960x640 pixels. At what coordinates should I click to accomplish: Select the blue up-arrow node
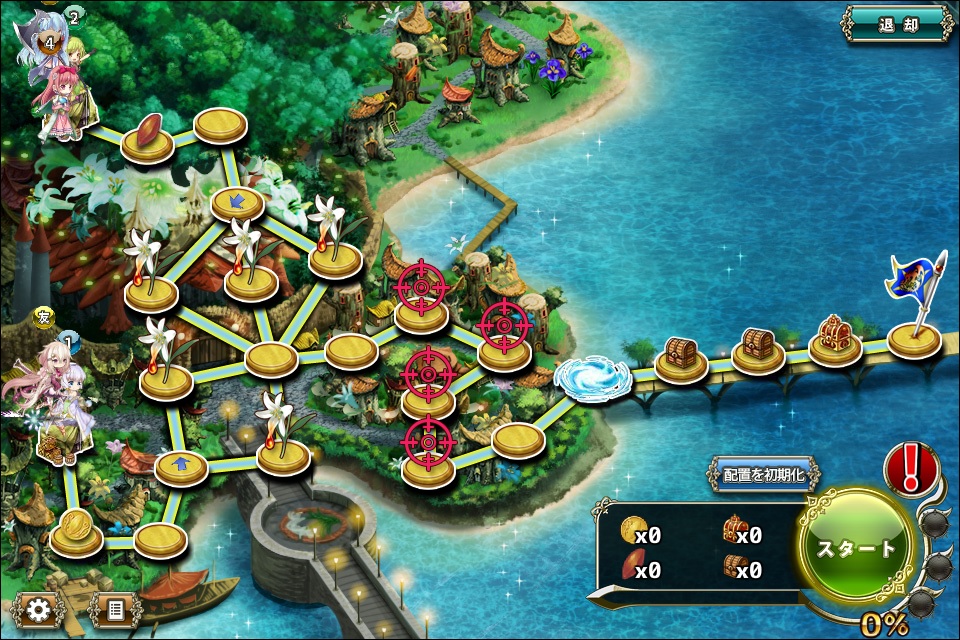(x=181, y=465)
